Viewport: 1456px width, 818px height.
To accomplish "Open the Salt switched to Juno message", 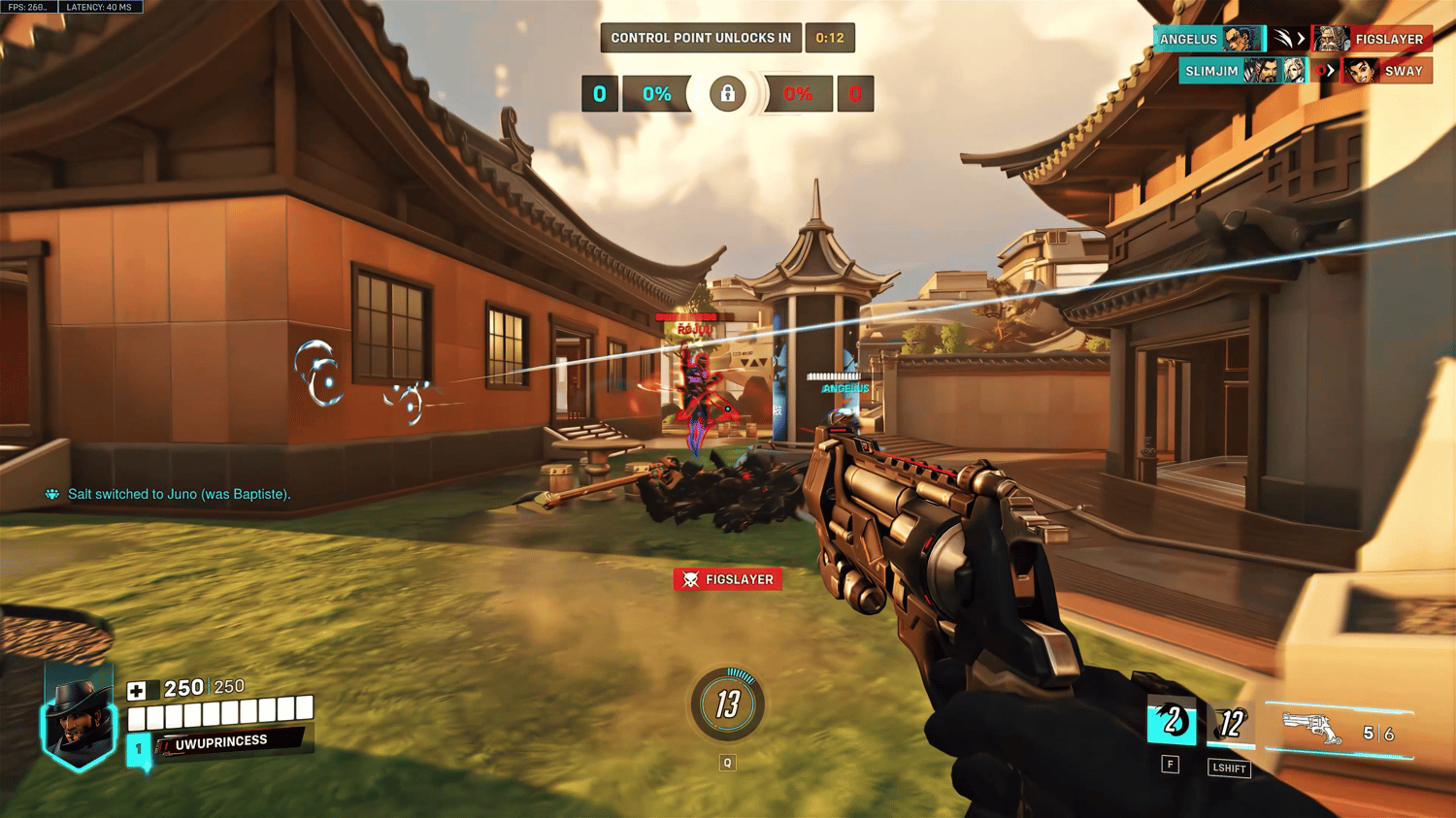I will click(179, 494).
